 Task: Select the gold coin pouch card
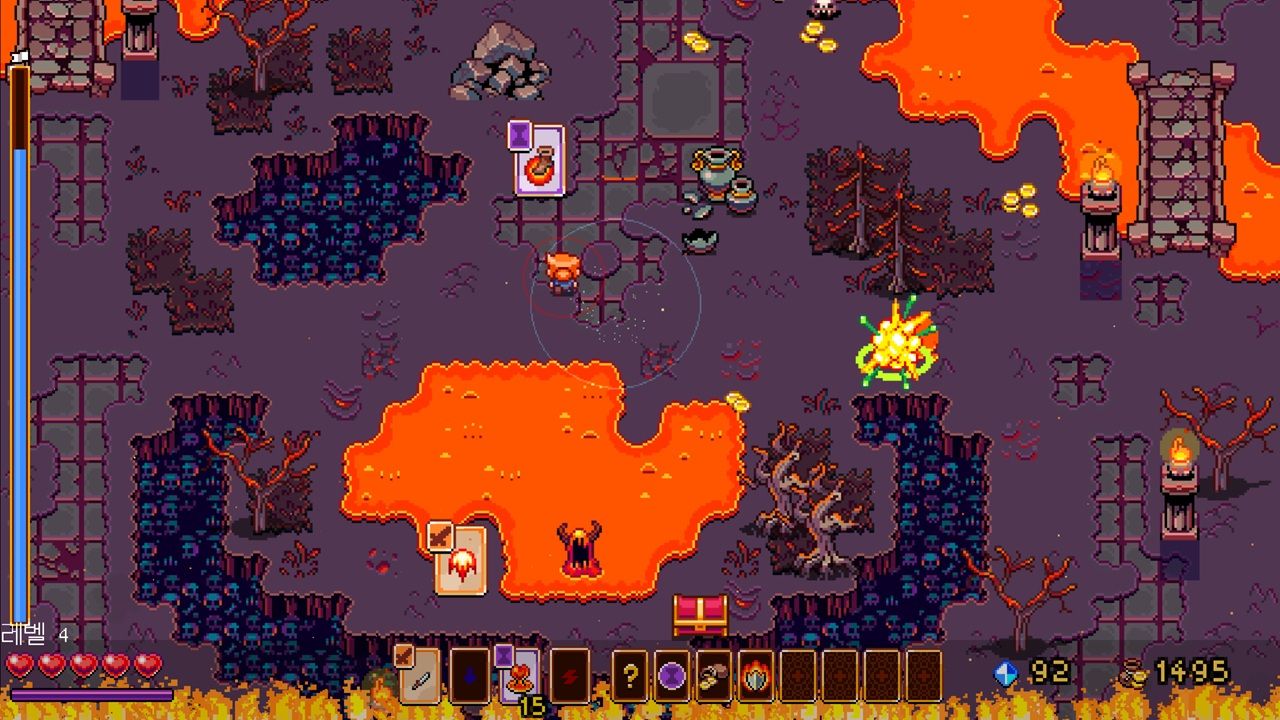[714, 677]
